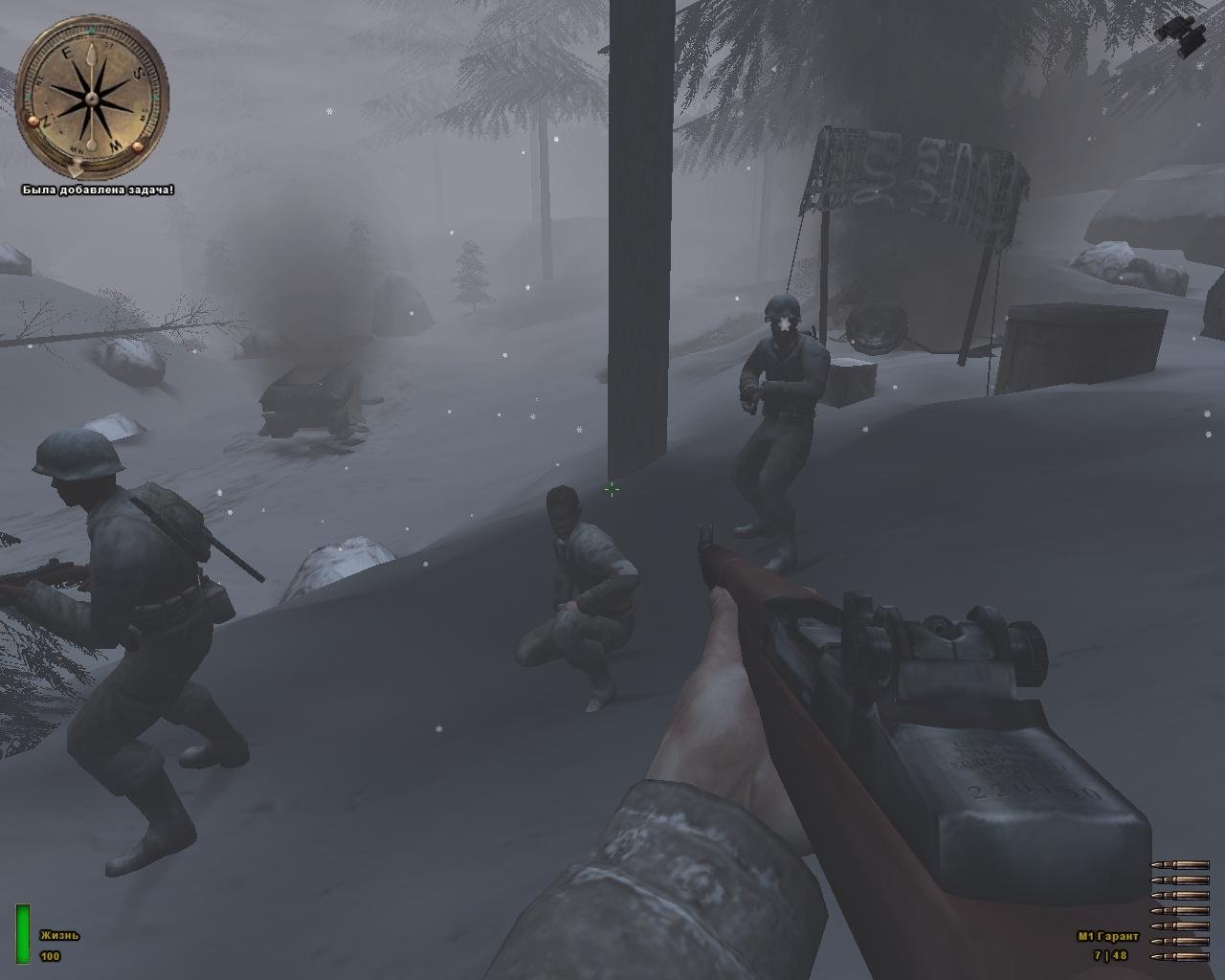This screenshot has width=1225, height=980.
Task: Click the middle bullet in the bullet column
Action: (1179, 909)
